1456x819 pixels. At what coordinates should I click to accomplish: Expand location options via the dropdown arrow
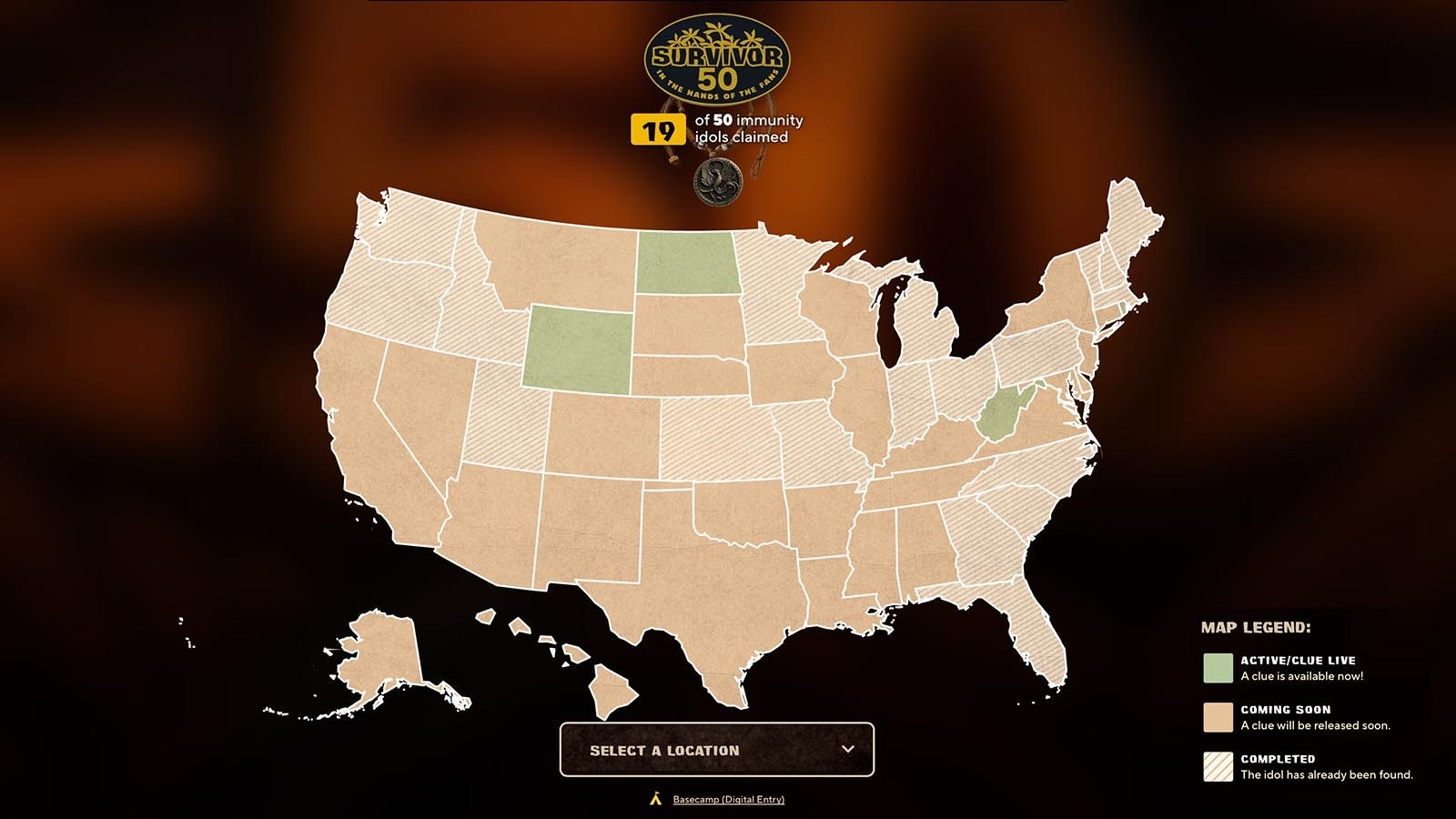pos(850,749)
